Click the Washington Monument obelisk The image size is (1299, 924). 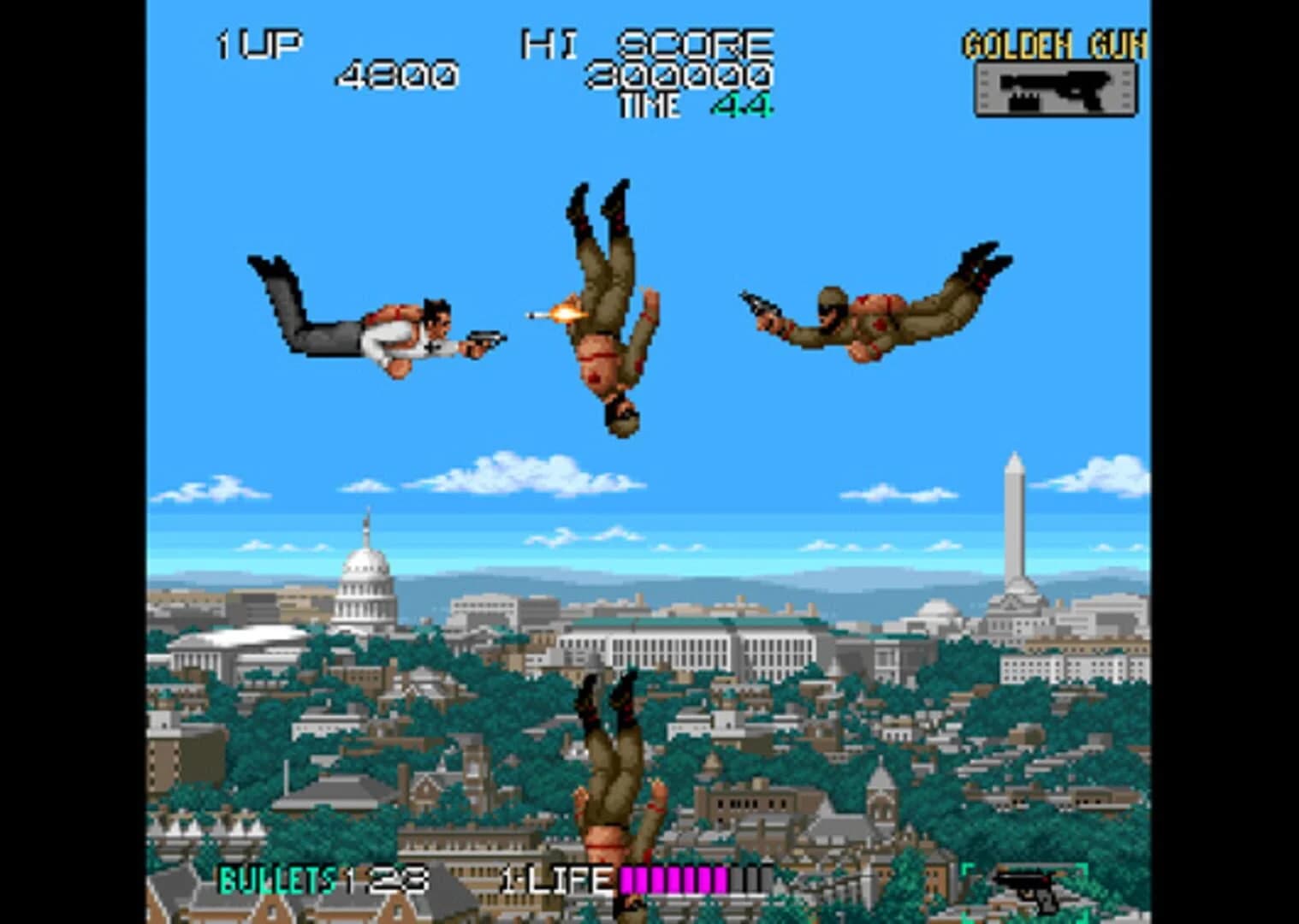[1015, 513]
